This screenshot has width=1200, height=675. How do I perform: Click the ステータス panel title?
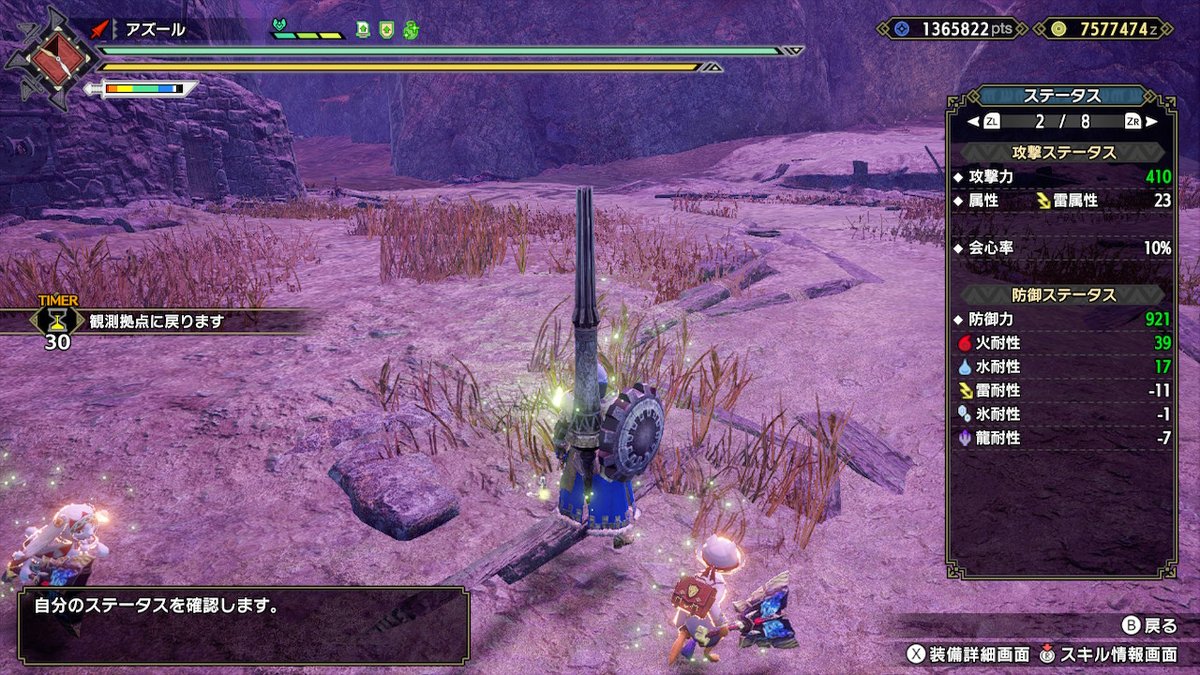point(1061,96)
